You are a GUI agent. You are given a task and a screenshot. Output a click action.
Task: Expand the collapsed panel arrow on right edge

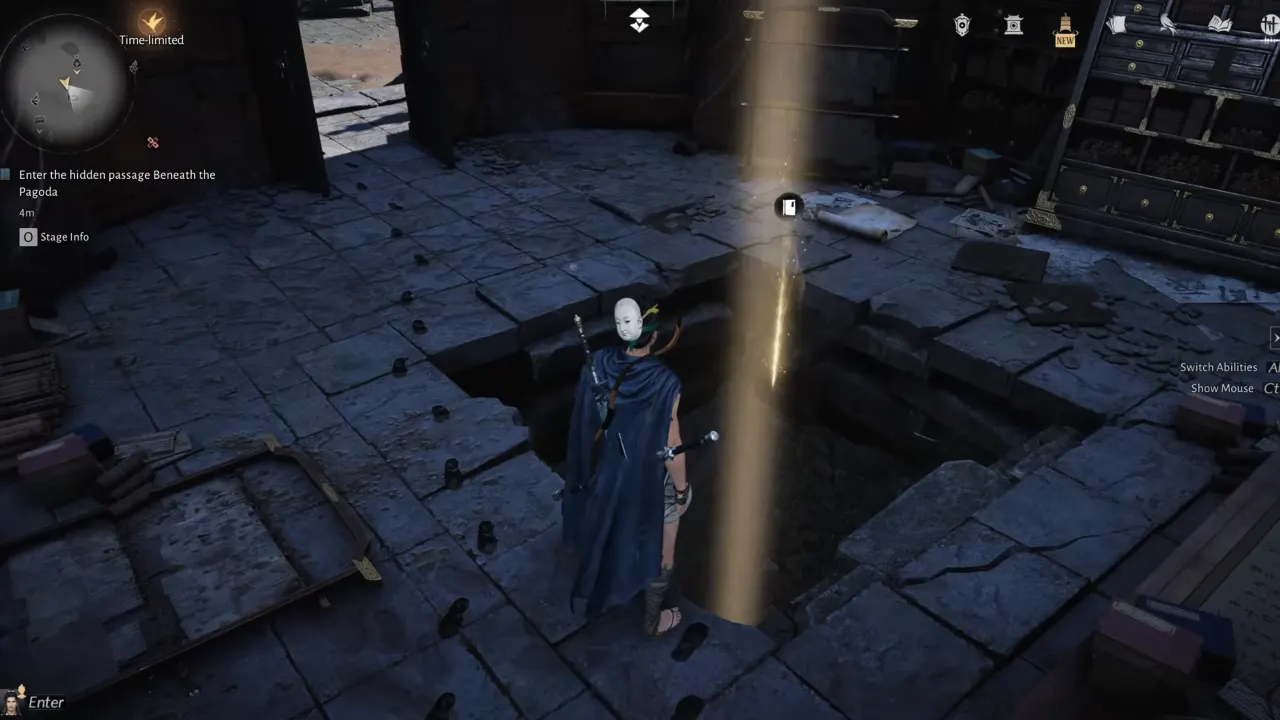[x=1275, y=338]
